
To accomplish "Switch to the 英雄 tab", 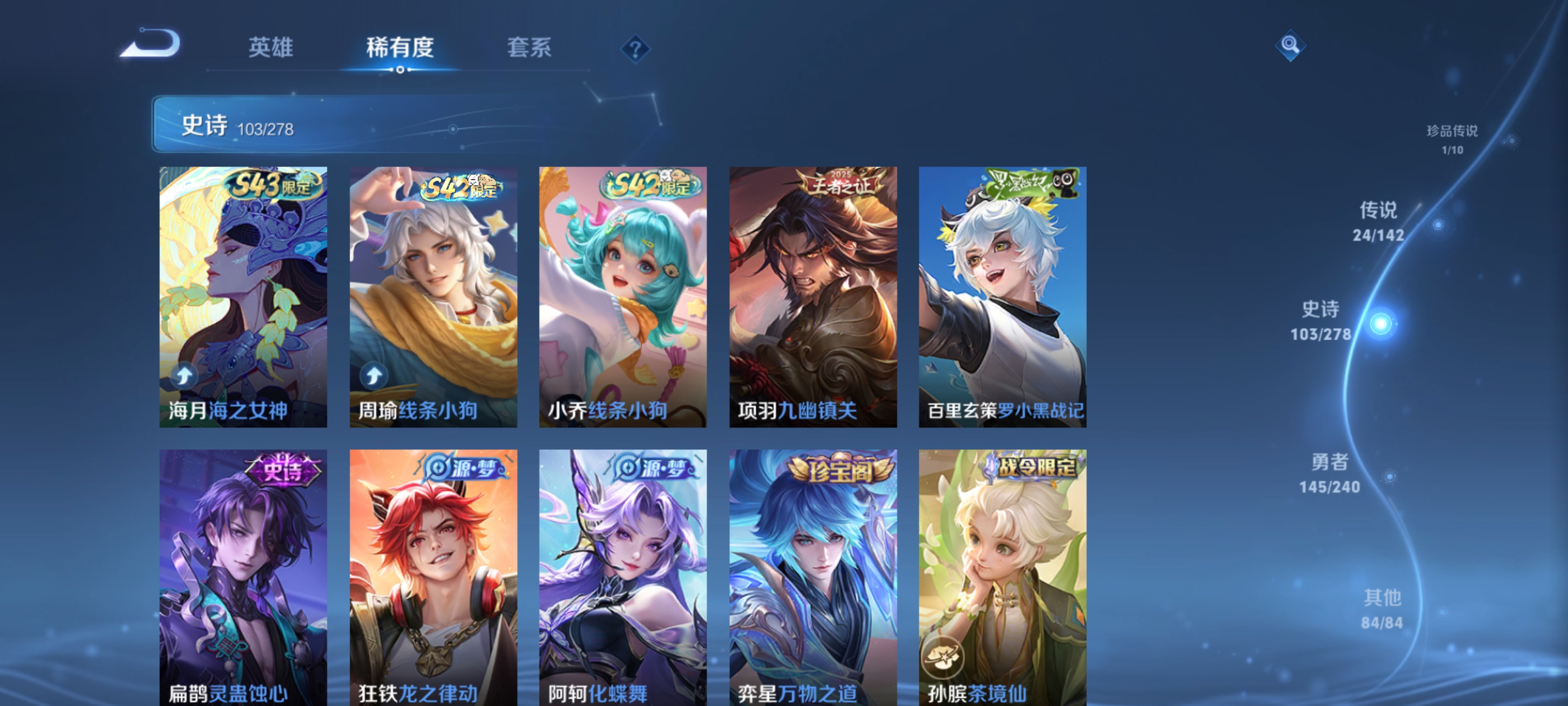I will (270, 49).
